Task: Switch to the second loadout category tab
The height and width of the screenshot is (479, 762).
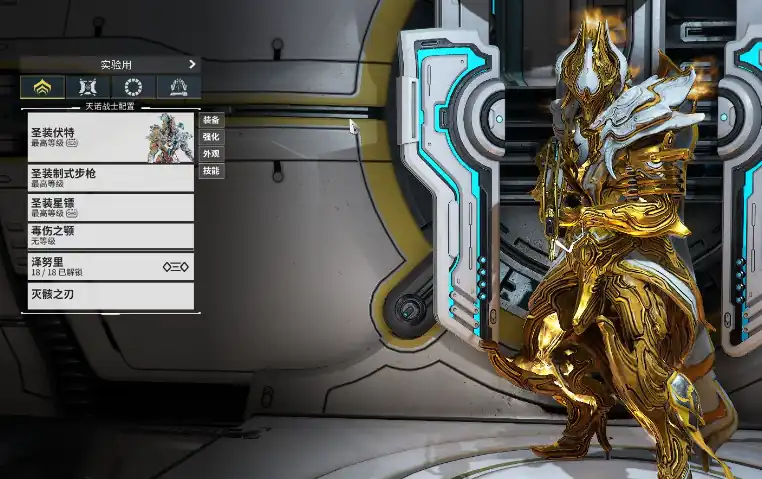Action: point(88,87)
